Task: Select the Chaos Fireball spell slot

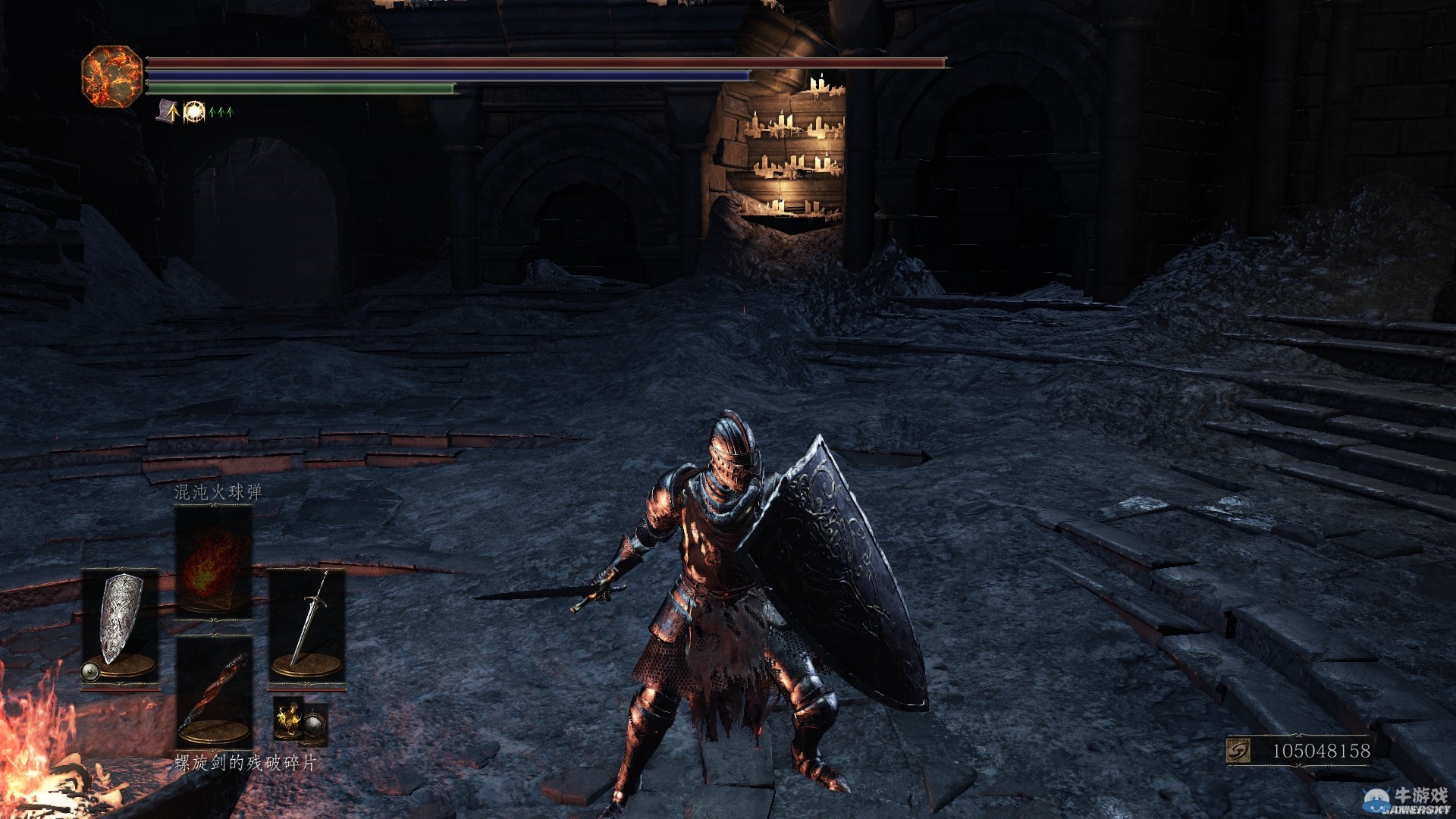Action: coord(213,561)
